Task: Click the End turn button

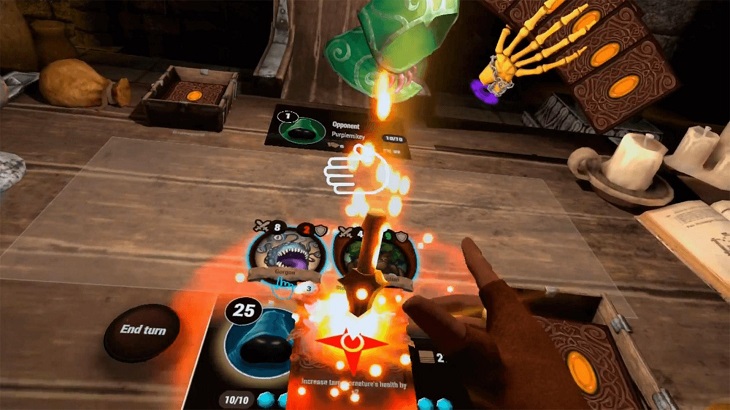Action: (142, 331)
